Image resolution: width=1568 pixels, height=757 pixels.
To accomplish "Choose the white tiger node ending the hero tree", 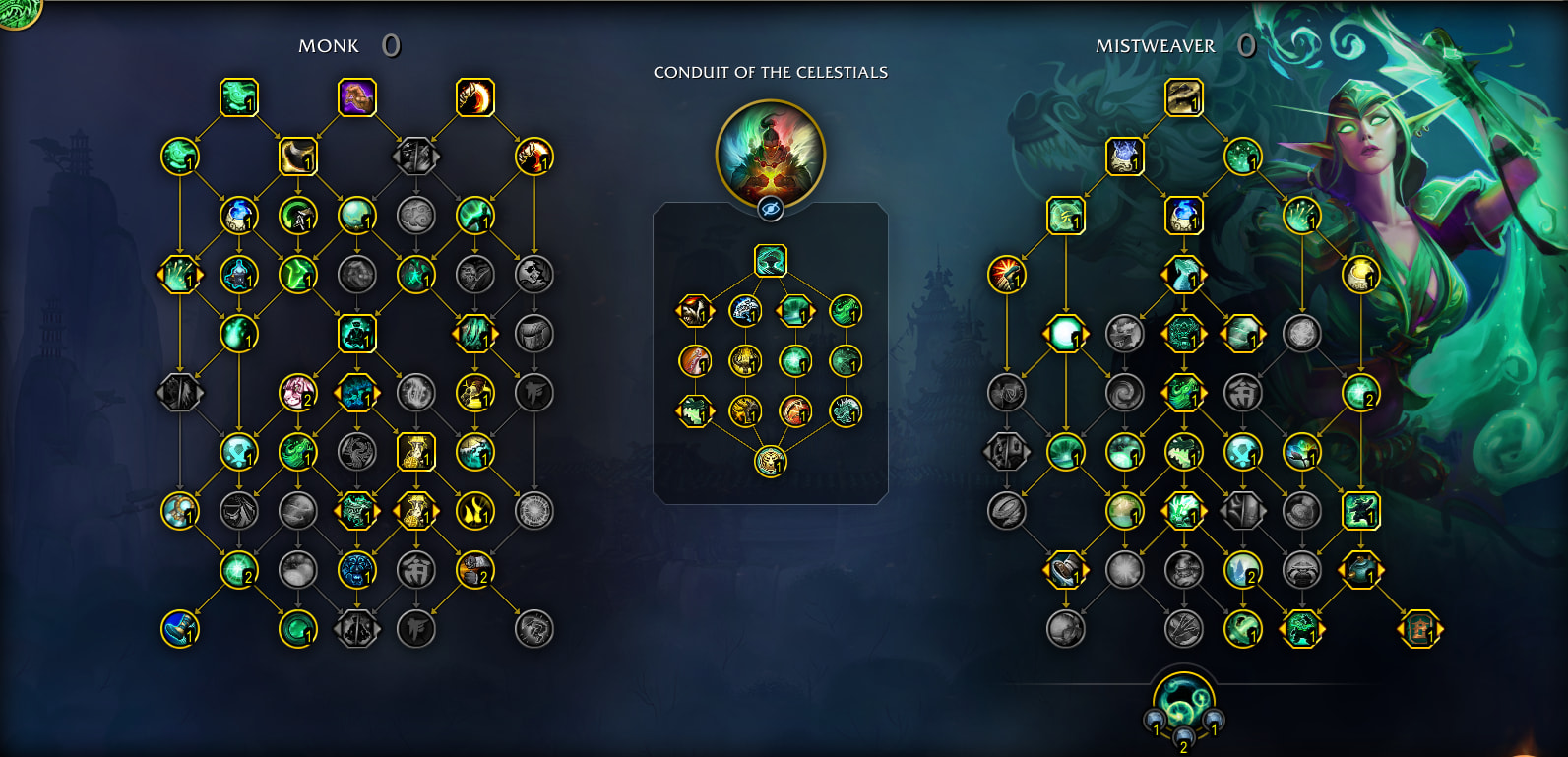I will pyautogui.click(x=770, y=460).
